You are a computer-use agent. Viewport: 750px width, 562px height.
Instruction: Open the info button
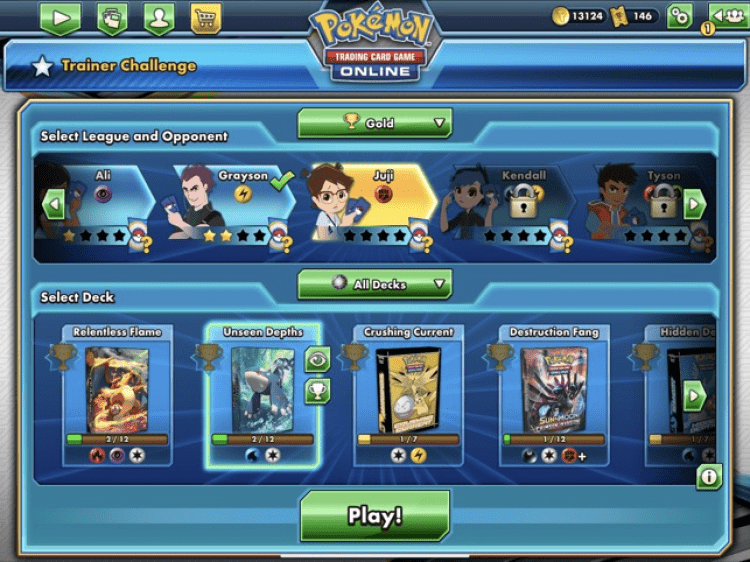(x=709, y=477)
